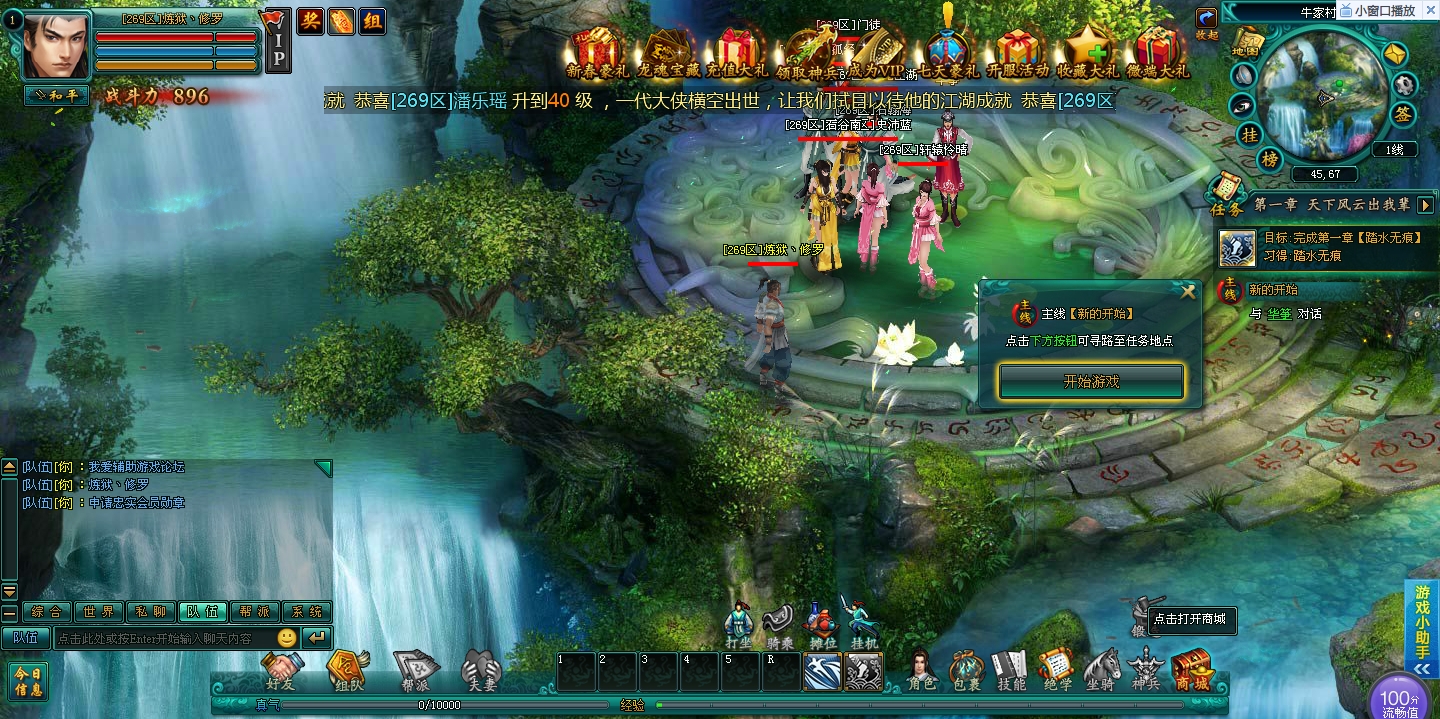Activate the 打坐 meditation action
Viewport: 1440px width, 719px height.
[738, 623]
